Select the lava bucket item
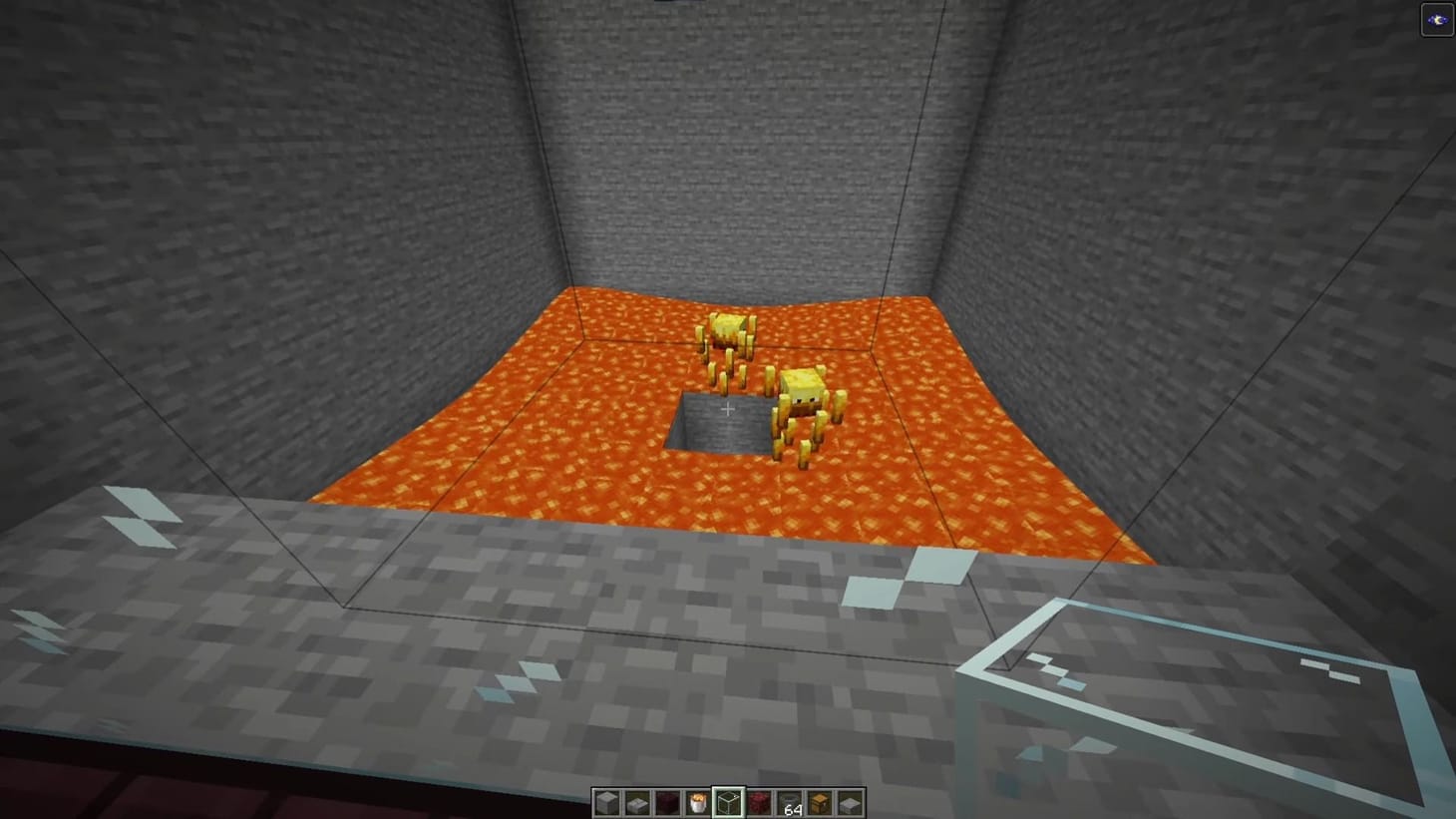The image size is (1456, 819). coord(696,800)
